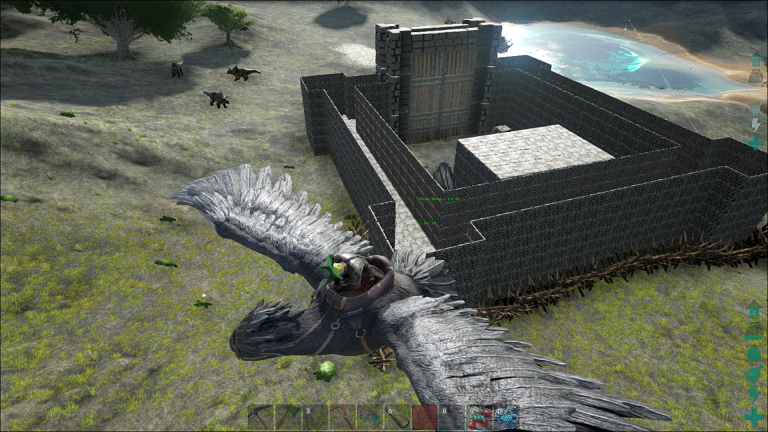Equip the hatchet in hotbar slot 2
This screenshot has width=768, height=432.
[x=287, y=417]
